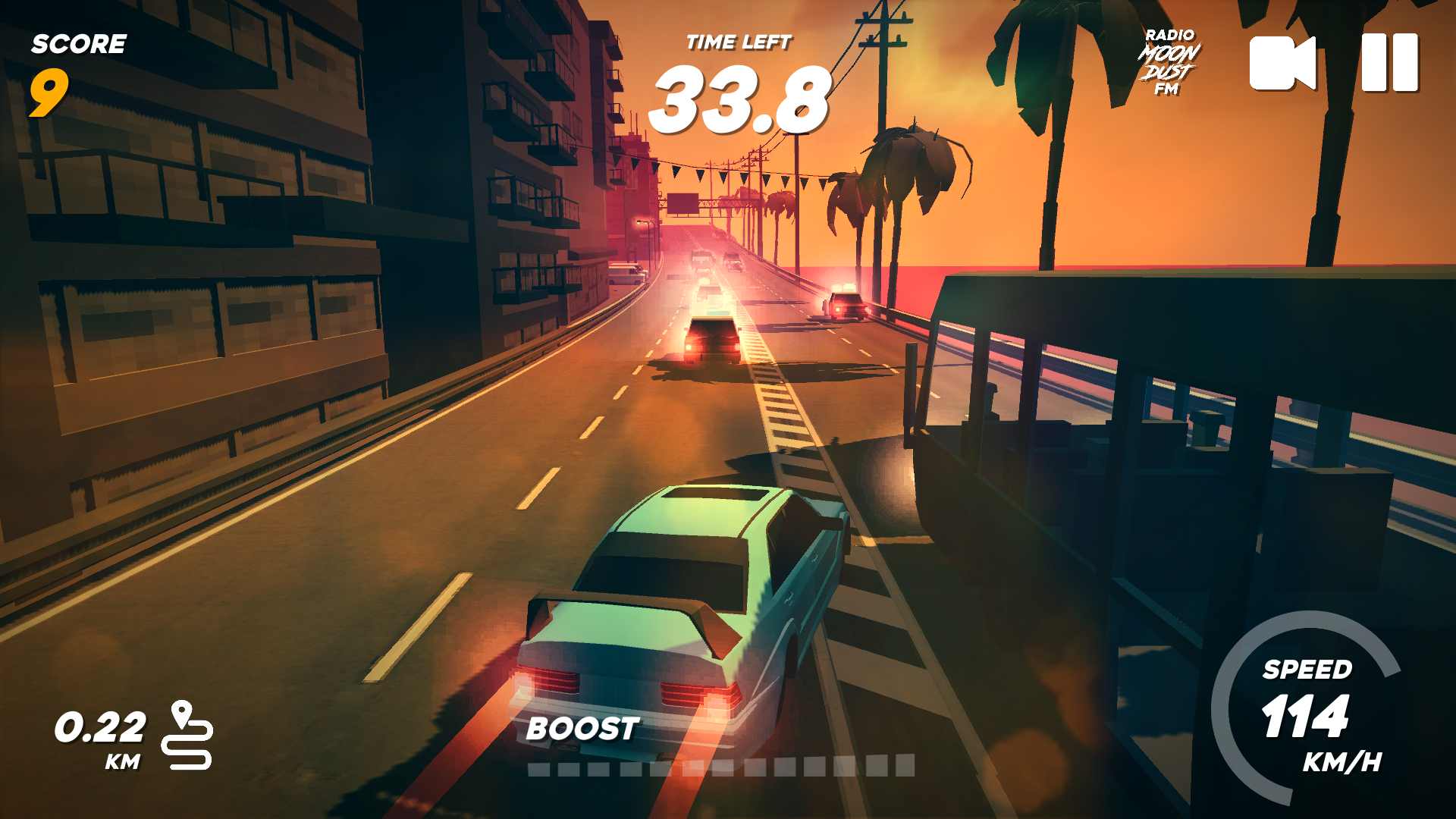Select the player's green car

pos(690,607)
